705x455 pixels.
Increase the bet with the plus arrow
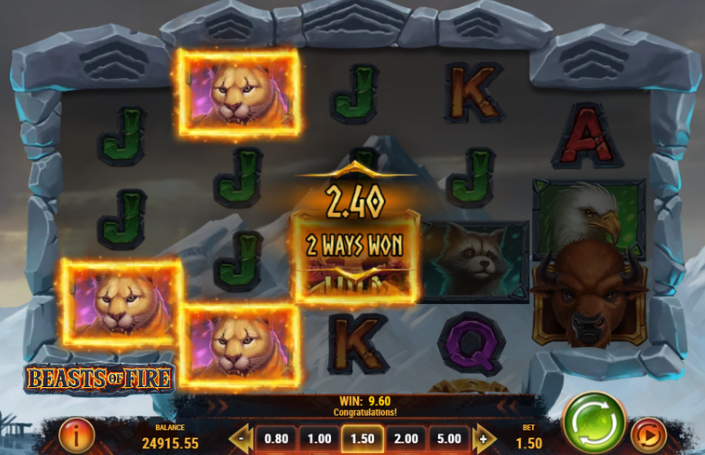[x=484, y=438]
